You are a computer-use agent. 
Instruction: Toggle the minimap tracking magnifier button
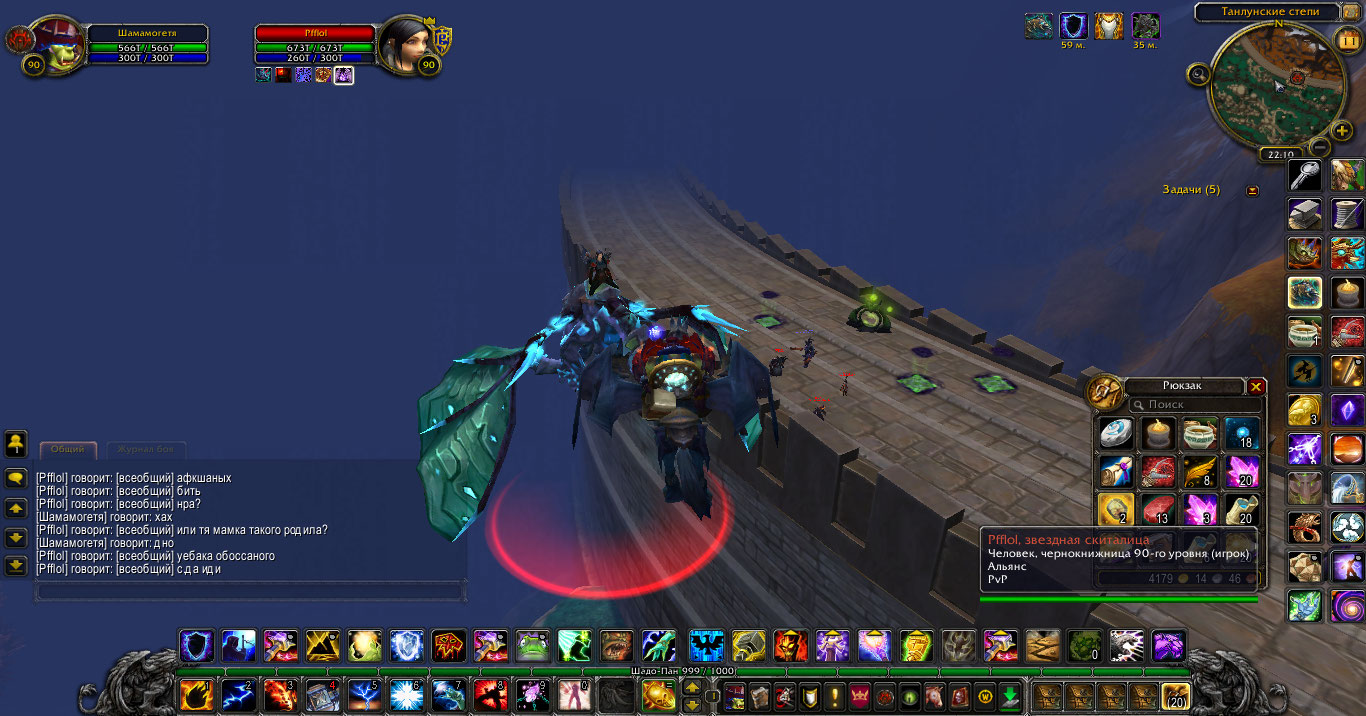point(1198,73)
